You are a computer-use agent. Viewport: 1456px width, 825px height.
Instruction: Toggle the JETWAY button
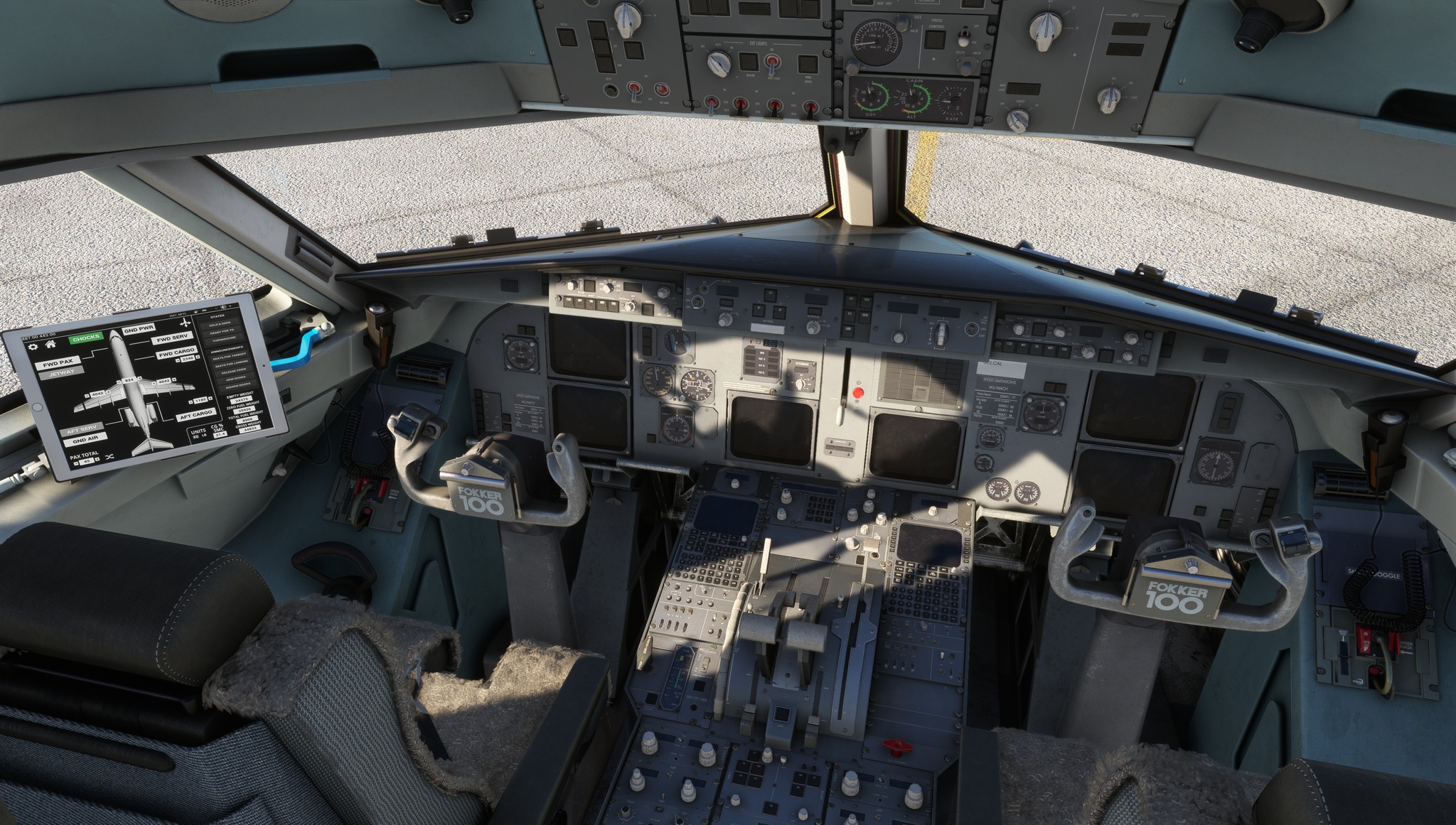[x=62, y=373]
